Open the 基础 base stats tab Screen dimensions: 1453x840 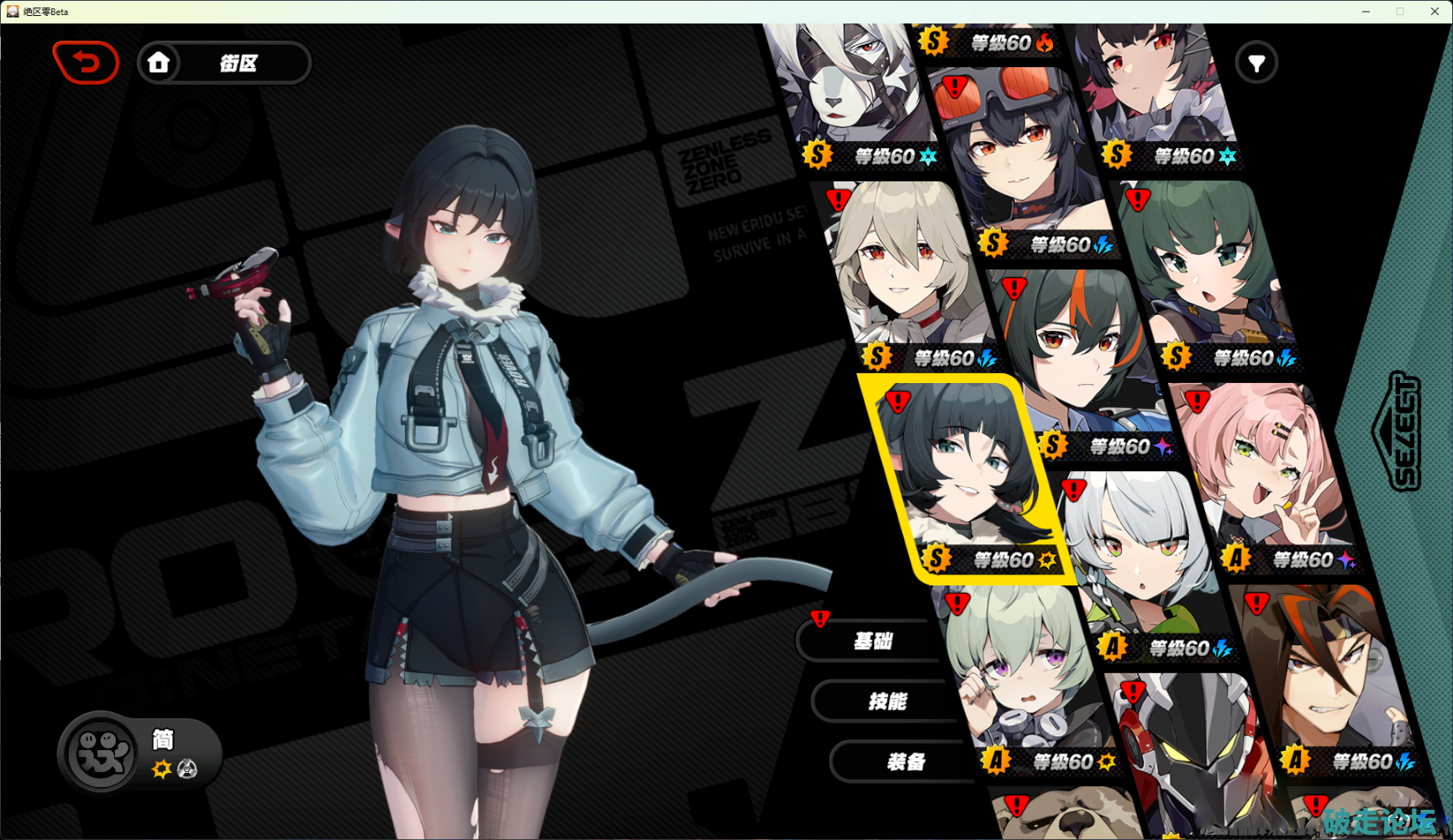click(x=872, y=642)
